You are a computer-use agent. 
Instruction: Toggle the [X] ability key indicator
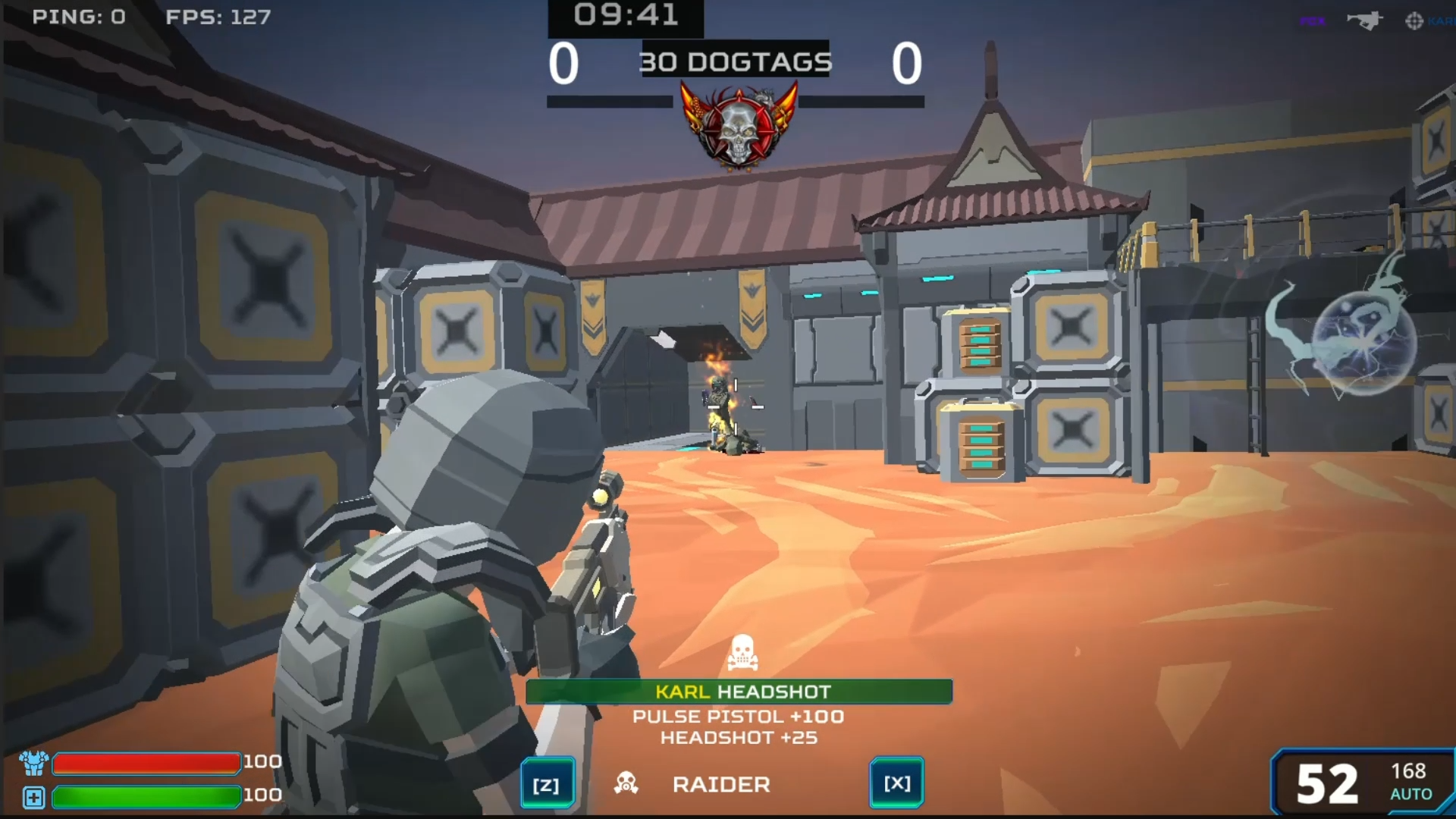[896, 783]
